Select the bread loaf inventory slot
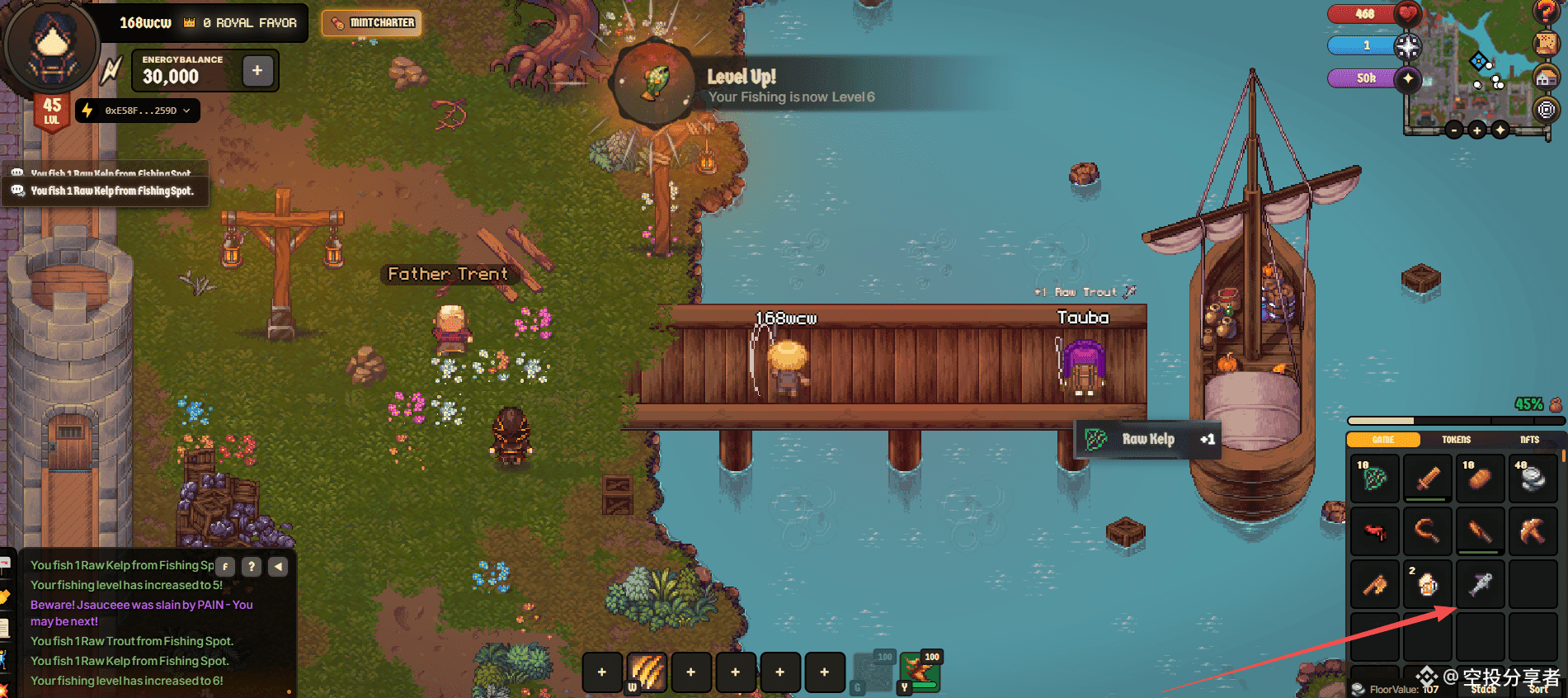 click(x=1480, y=479)
